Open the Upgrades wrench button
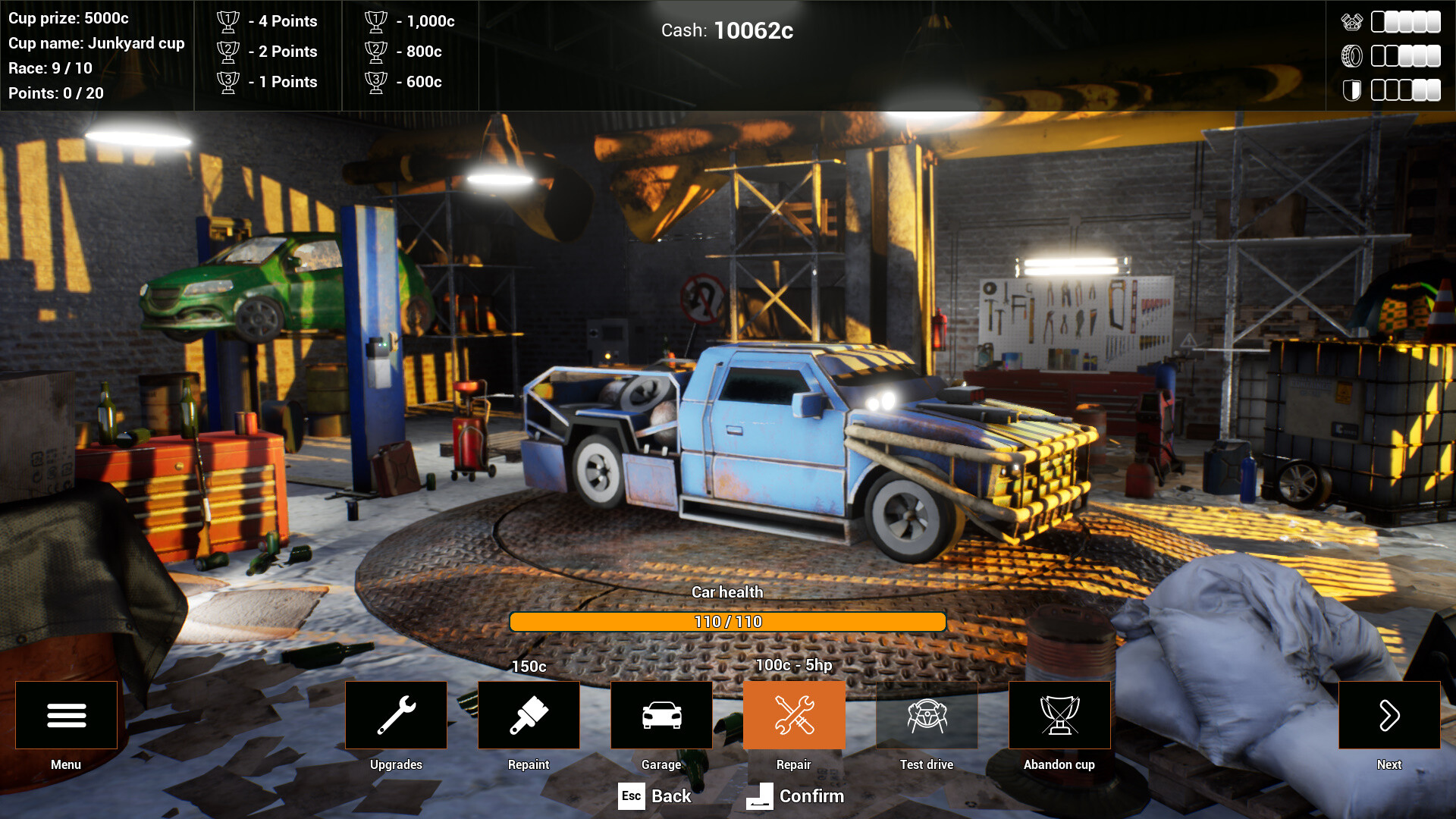1456x819 pixels. 396,715
